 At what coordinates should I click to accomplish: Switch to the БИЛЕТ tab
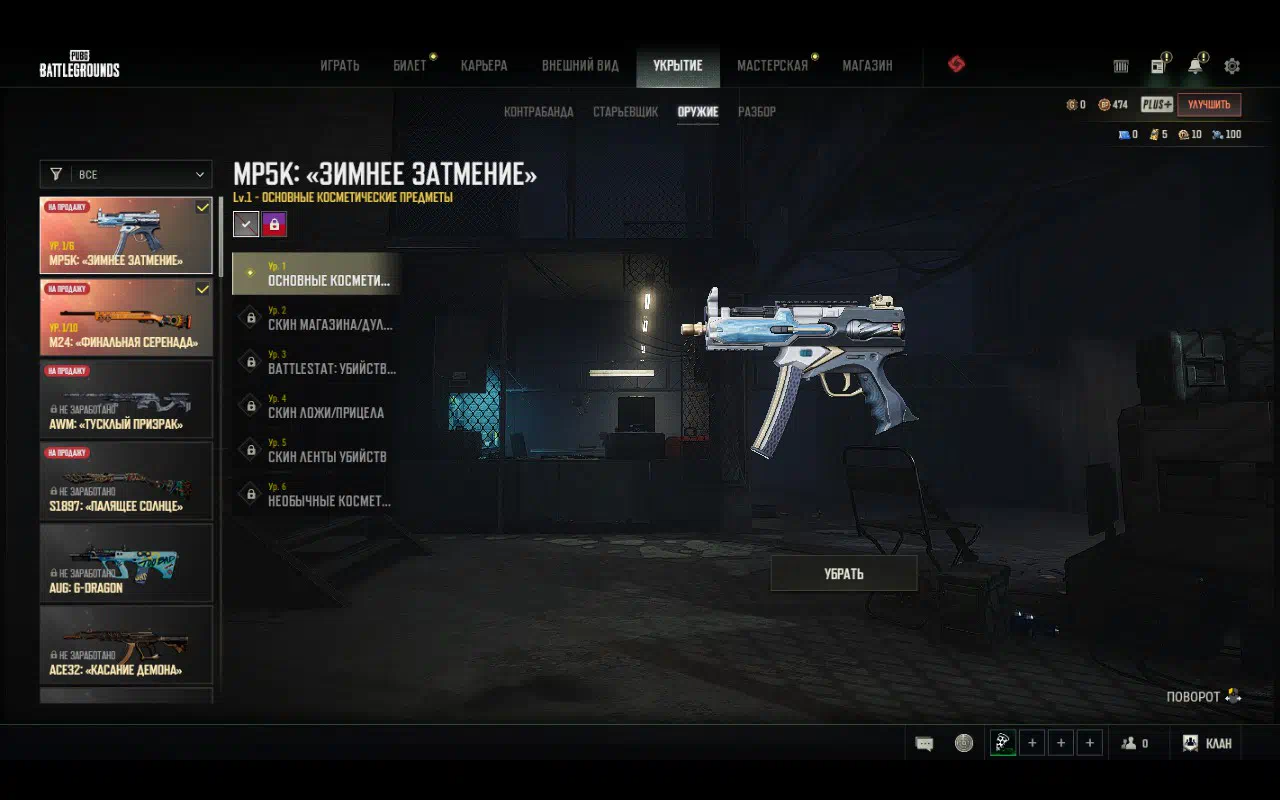409,66
